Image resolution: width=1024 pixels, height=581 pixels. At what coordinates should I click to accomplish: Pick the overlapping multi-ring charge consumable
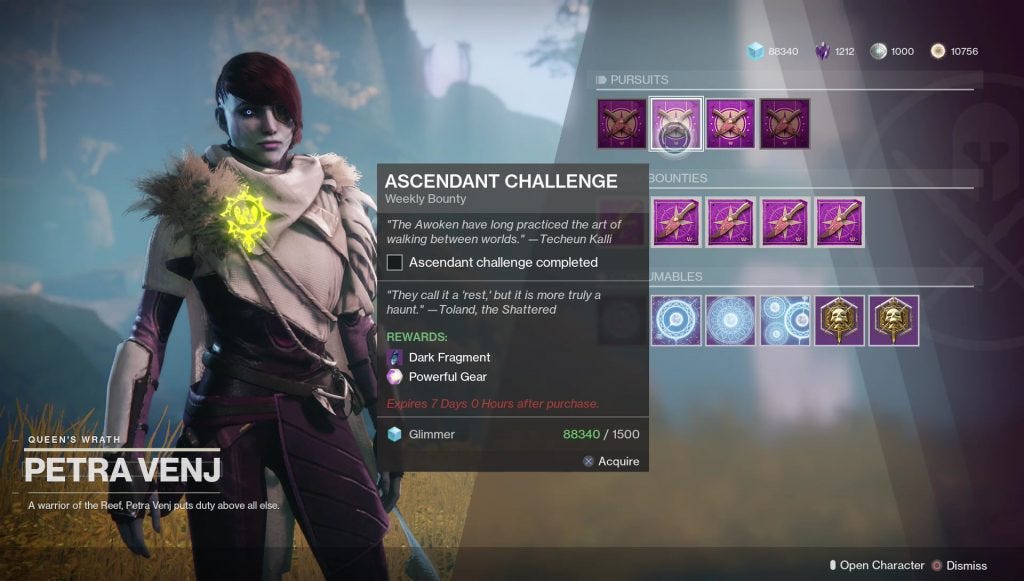tap(785, 320)
